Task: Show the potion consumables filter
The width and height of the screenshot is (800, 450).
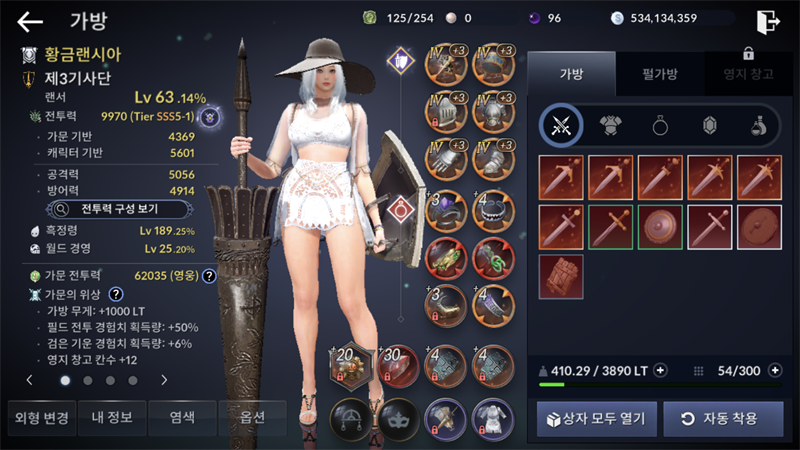Action: pyautogui.click(x=758, y=125)
